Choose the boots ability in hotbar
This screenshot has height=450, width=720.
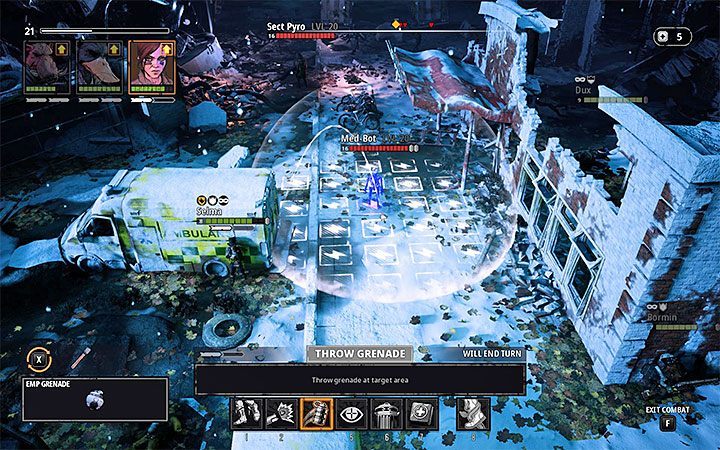[248, 413]
